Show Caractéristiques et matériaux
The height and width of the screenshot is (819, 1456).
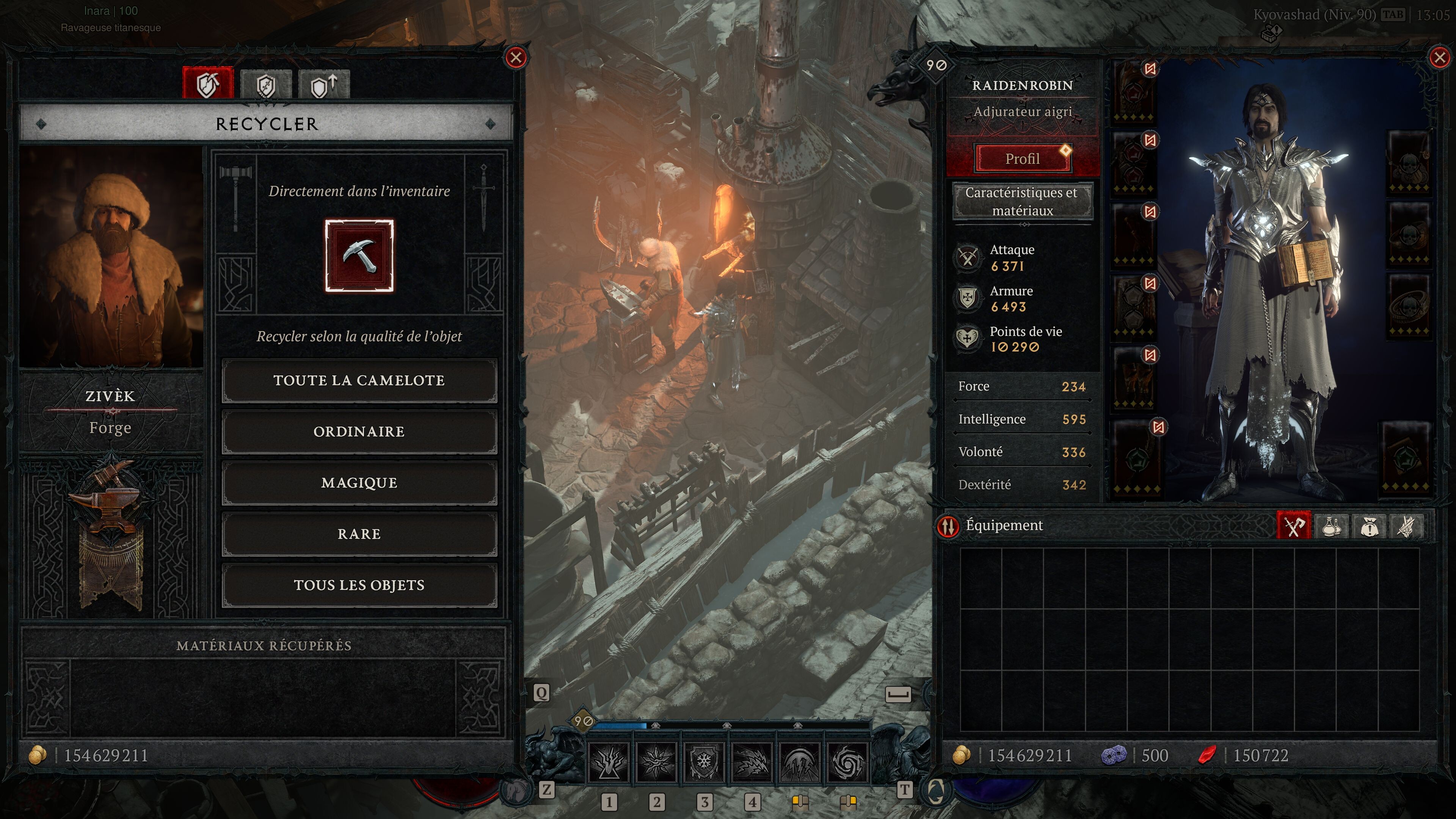[x=1022, y=201]
